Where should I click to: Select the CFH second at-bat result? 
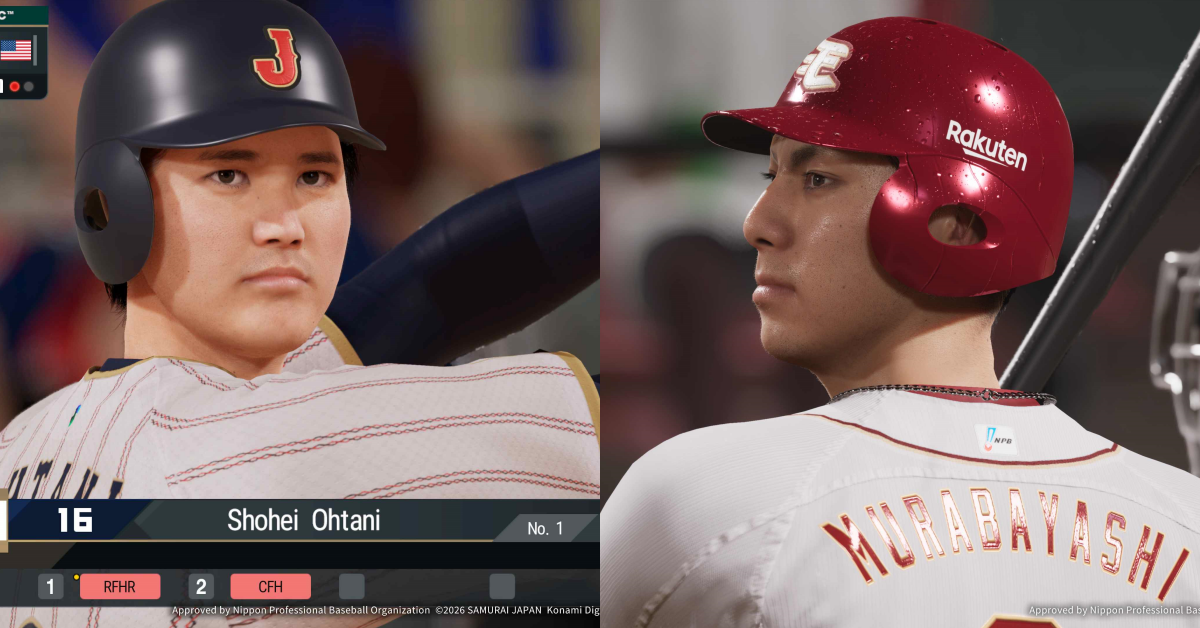[270, 587]
